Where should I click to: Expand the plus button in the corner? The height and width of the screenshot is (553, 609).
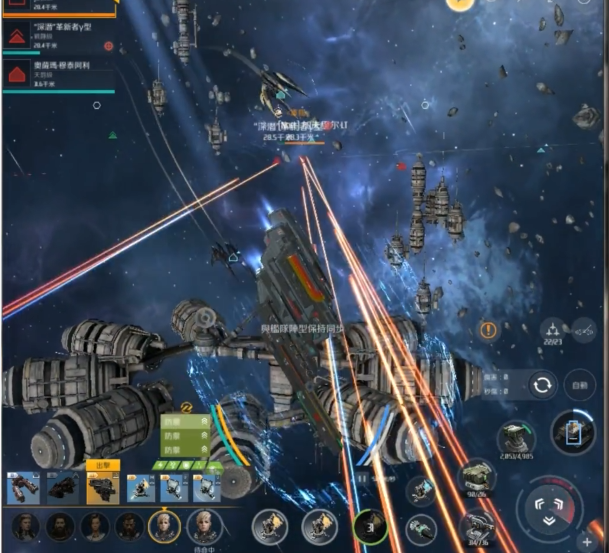click(x=586, y=541)
